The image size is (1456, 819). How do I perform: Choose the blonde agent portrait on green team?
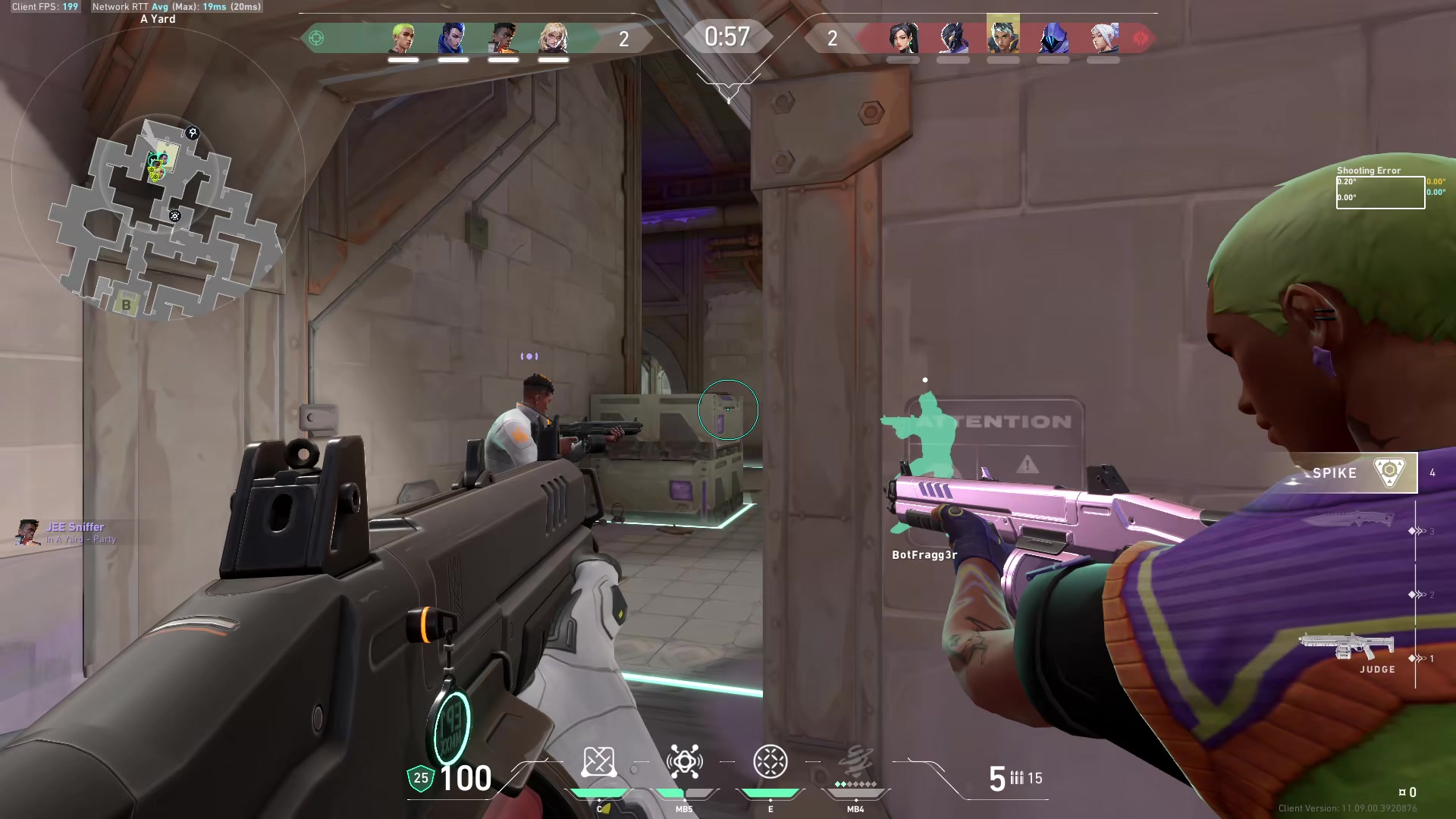(x=554, y=38)
